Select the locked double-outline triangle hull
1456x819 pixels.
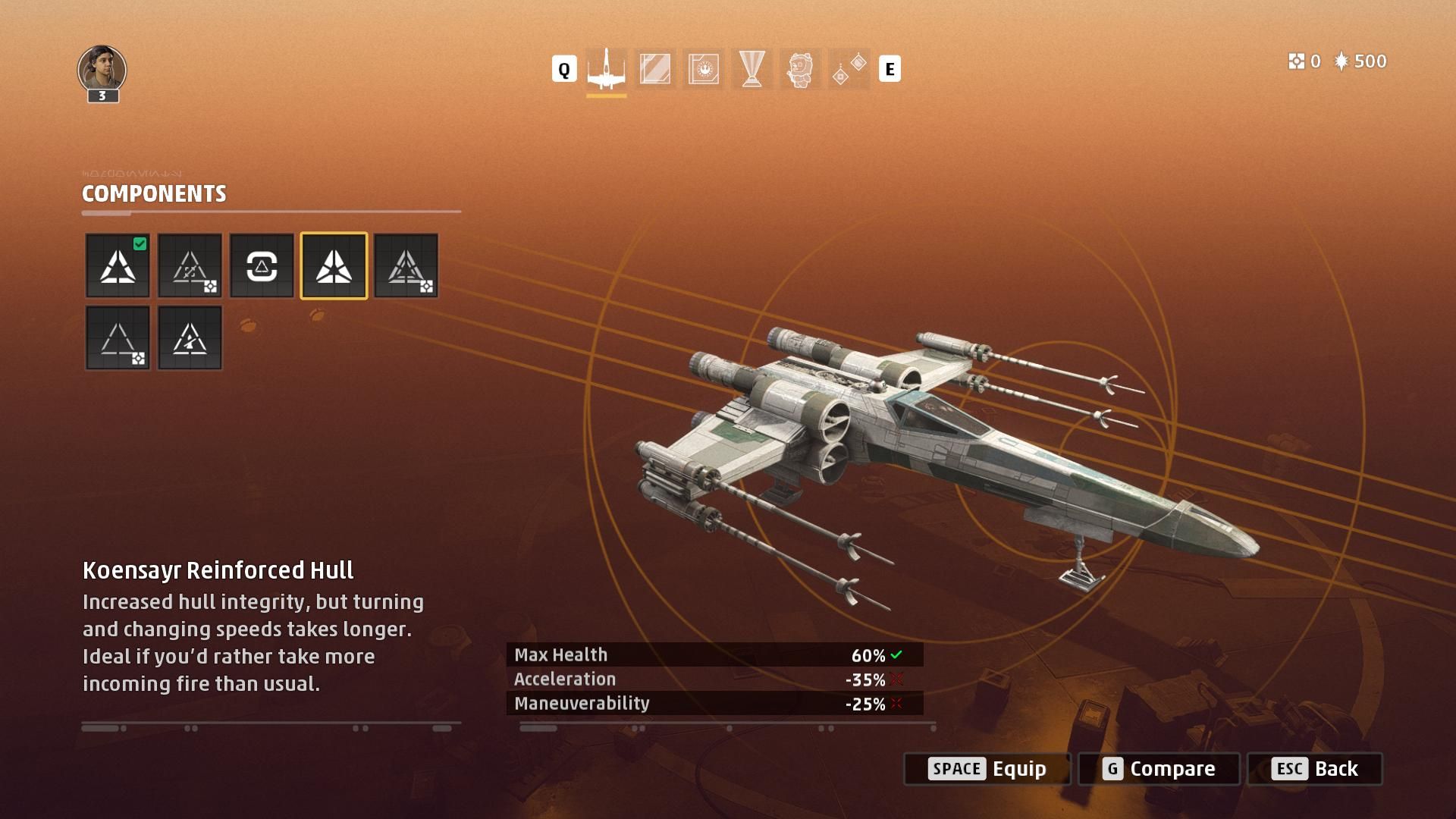(406, 265)
